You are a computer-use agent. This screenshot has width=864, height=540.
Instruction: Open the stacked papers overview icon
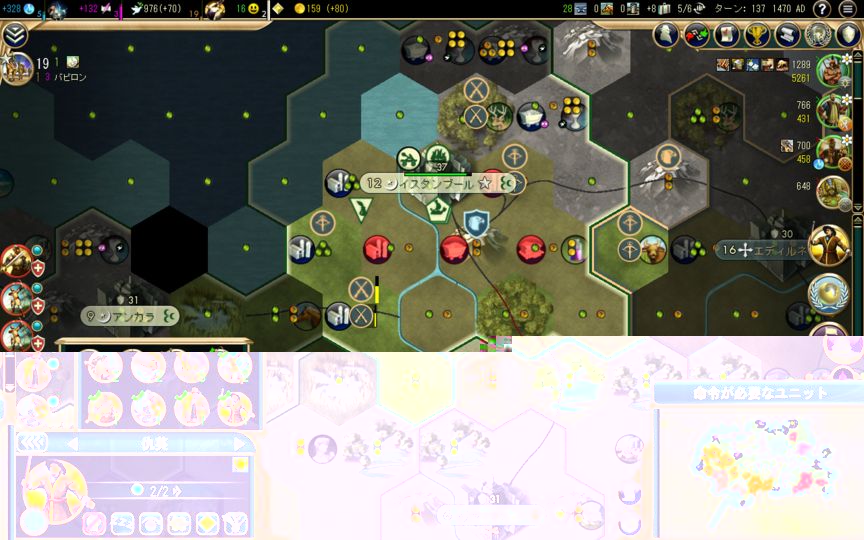pyautogui.click(x=787, y=35)
